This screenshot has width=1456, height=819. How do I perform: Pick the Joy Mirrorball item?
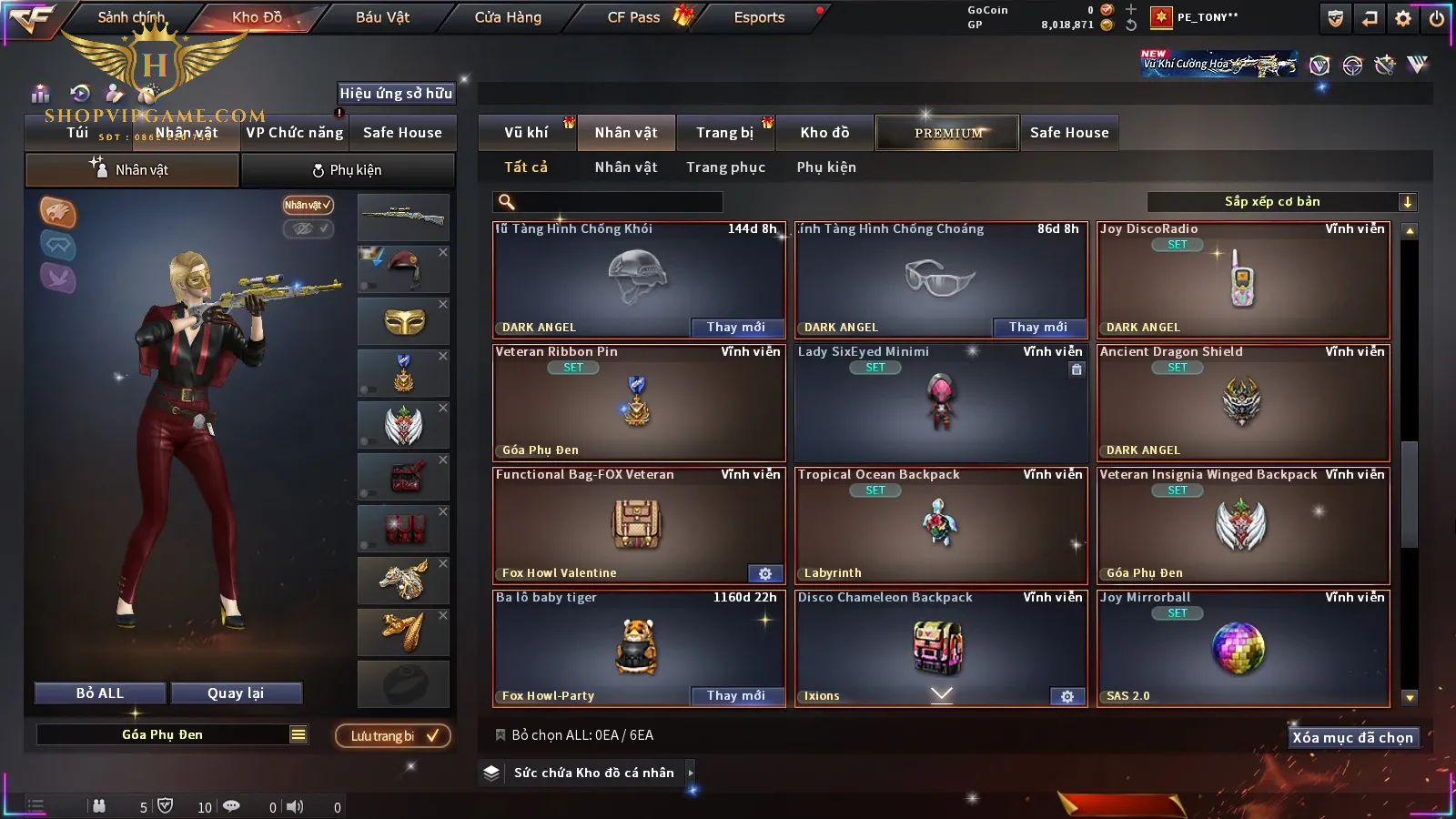coord(1243,649)
